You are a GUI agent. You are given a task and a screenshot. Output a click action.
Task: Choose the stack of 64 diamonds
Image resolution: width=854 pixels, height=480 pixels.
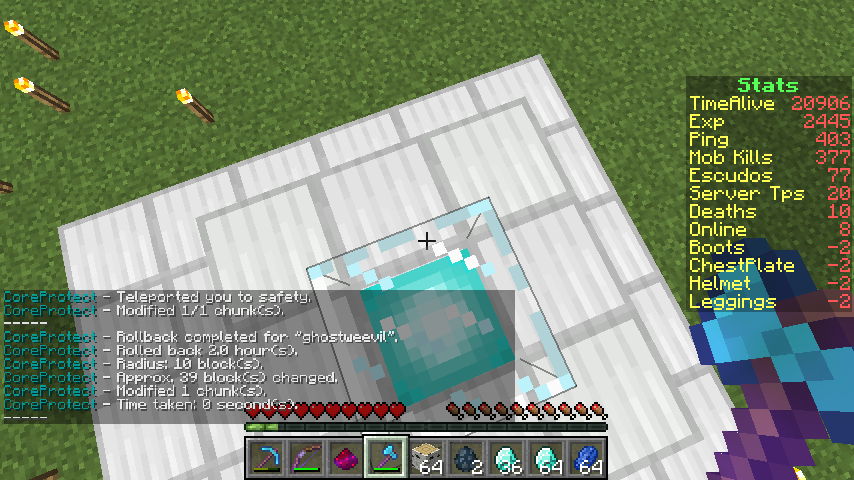(x=546, y=458)
